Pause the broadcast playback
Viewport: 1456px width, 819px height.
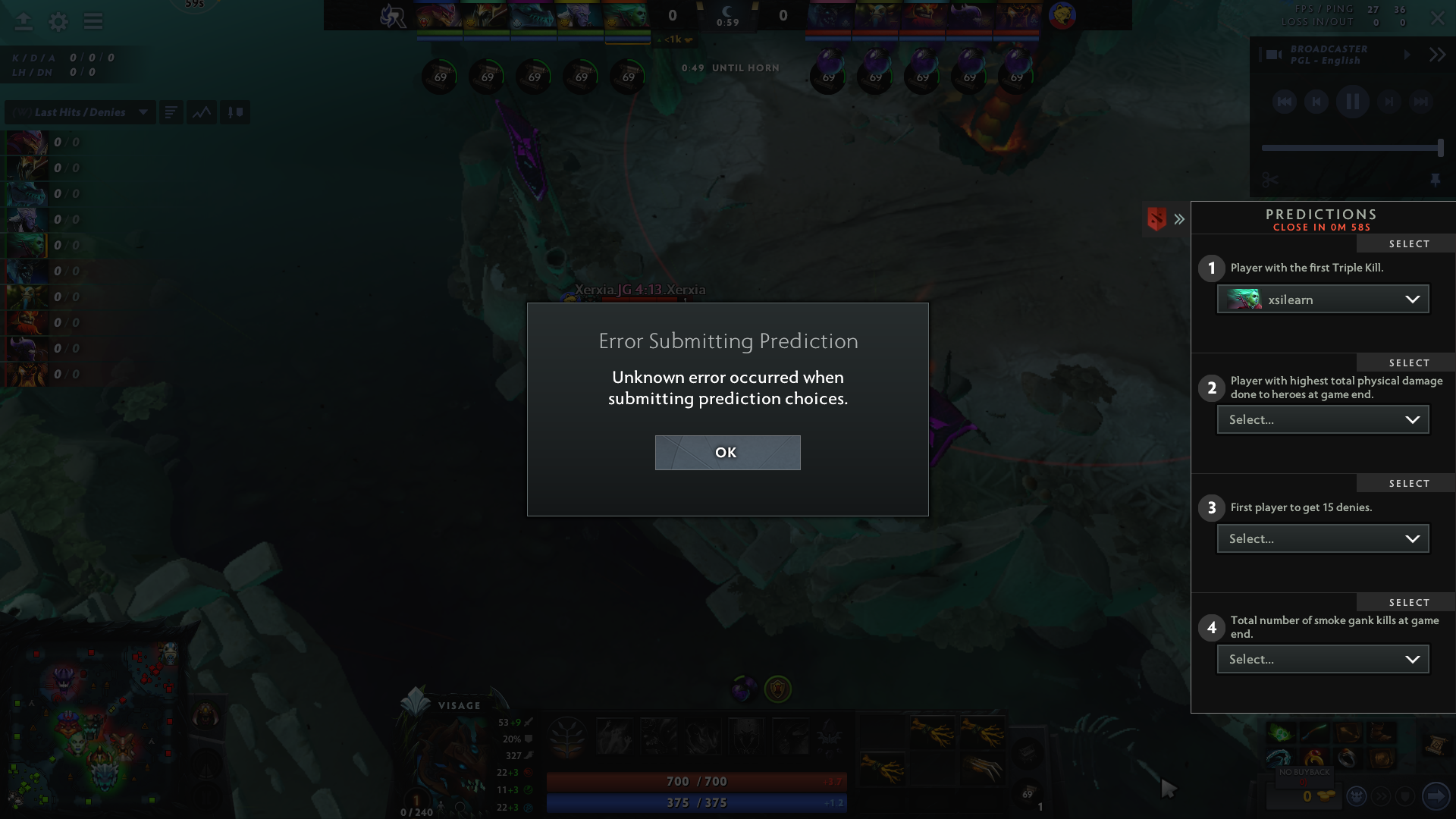[x=1352, y=102]
